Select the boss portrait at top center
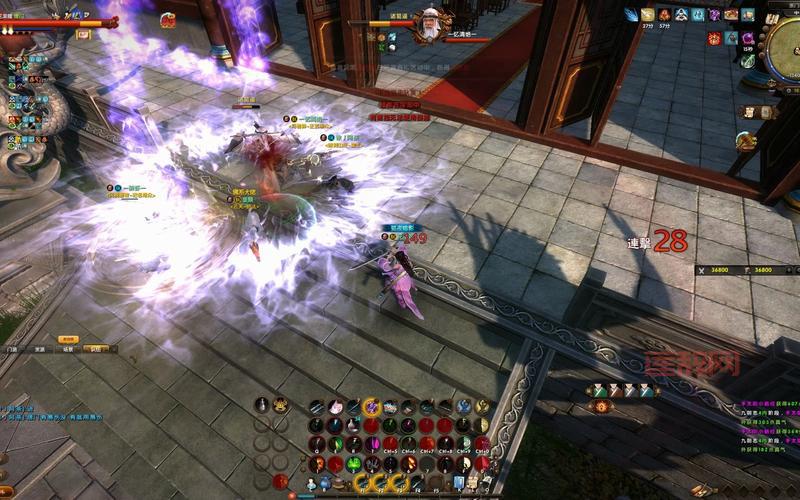This screenshot has height=500, width=800. point(428,26)
